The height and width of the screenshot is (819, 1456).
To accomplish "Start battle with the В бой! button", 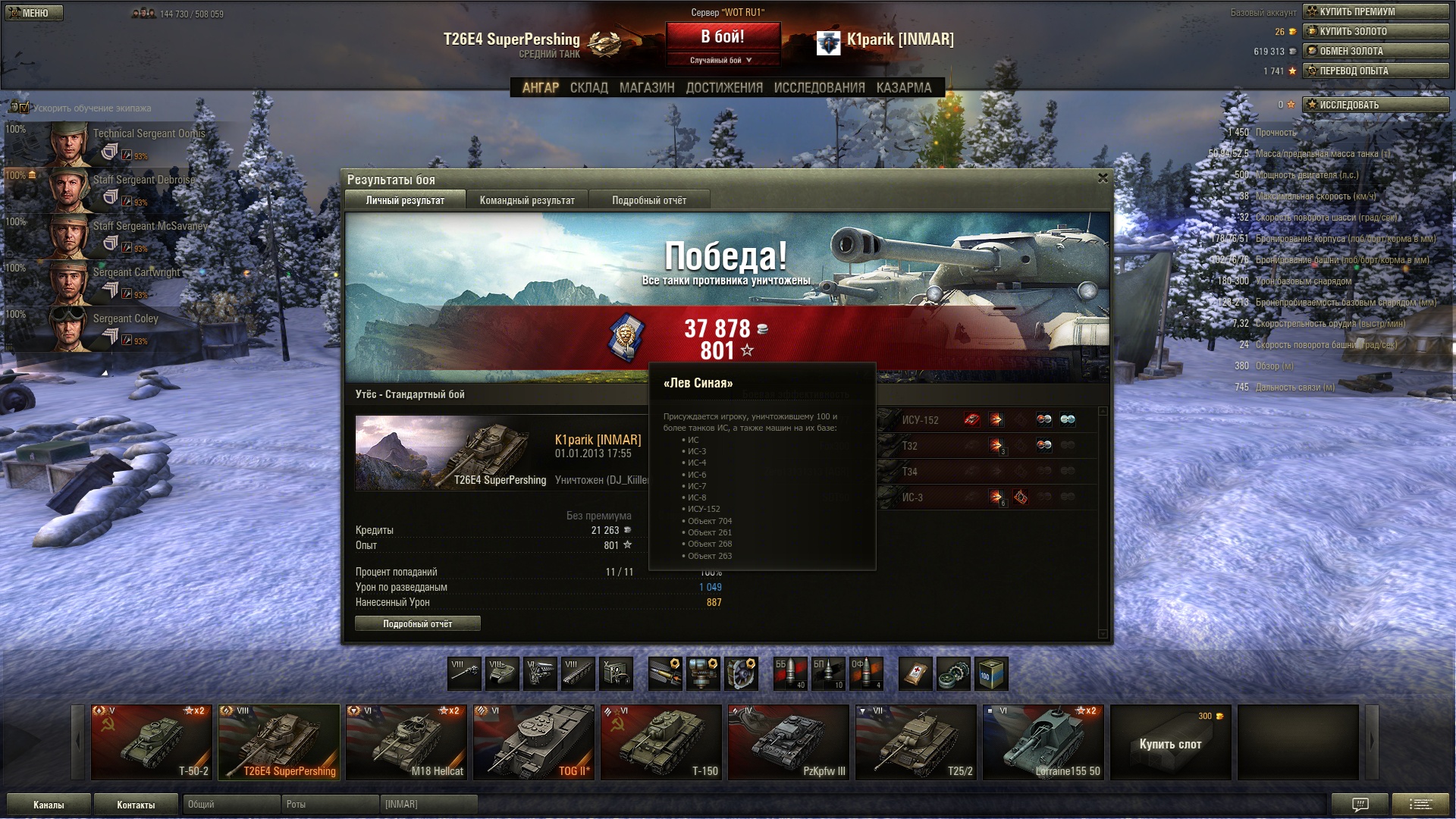I will pos(723,37).
